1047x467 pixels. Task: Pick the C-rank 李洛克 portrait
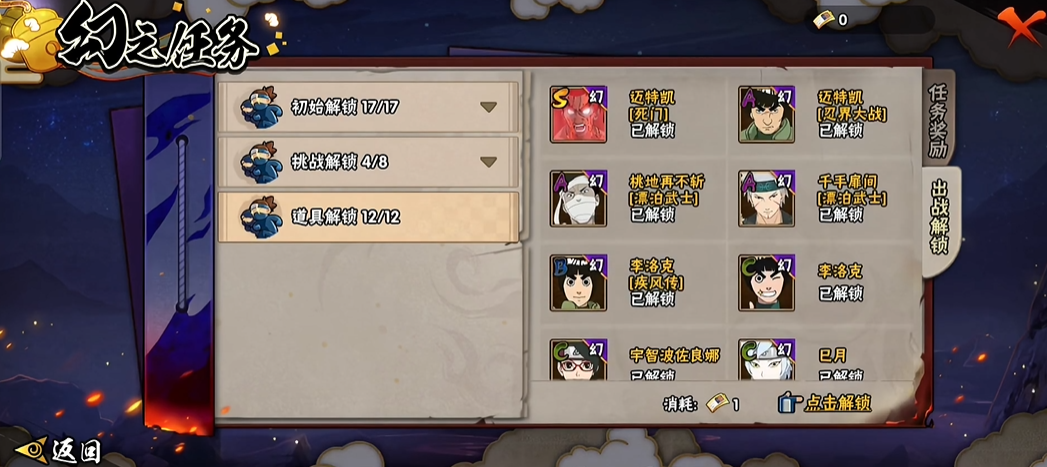[x=767, y=283]
